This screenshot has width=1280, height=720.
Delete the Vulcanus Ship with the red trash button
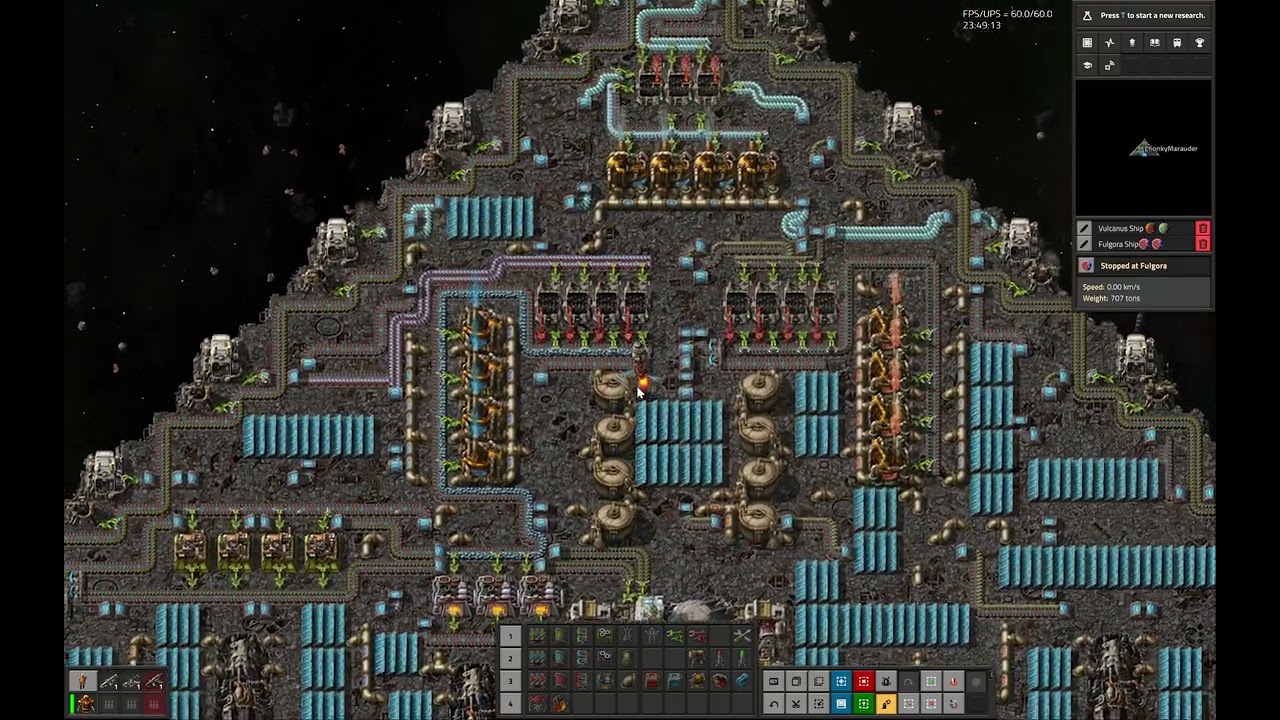(1203, 229)
